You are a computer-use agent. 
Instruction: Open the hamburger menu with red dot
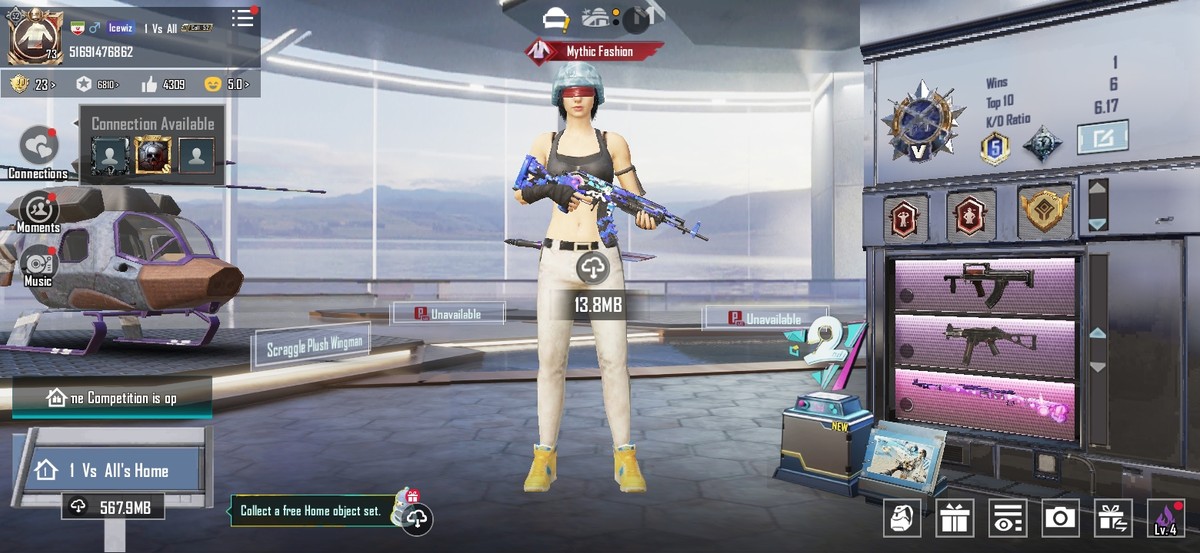pos(243,18)
